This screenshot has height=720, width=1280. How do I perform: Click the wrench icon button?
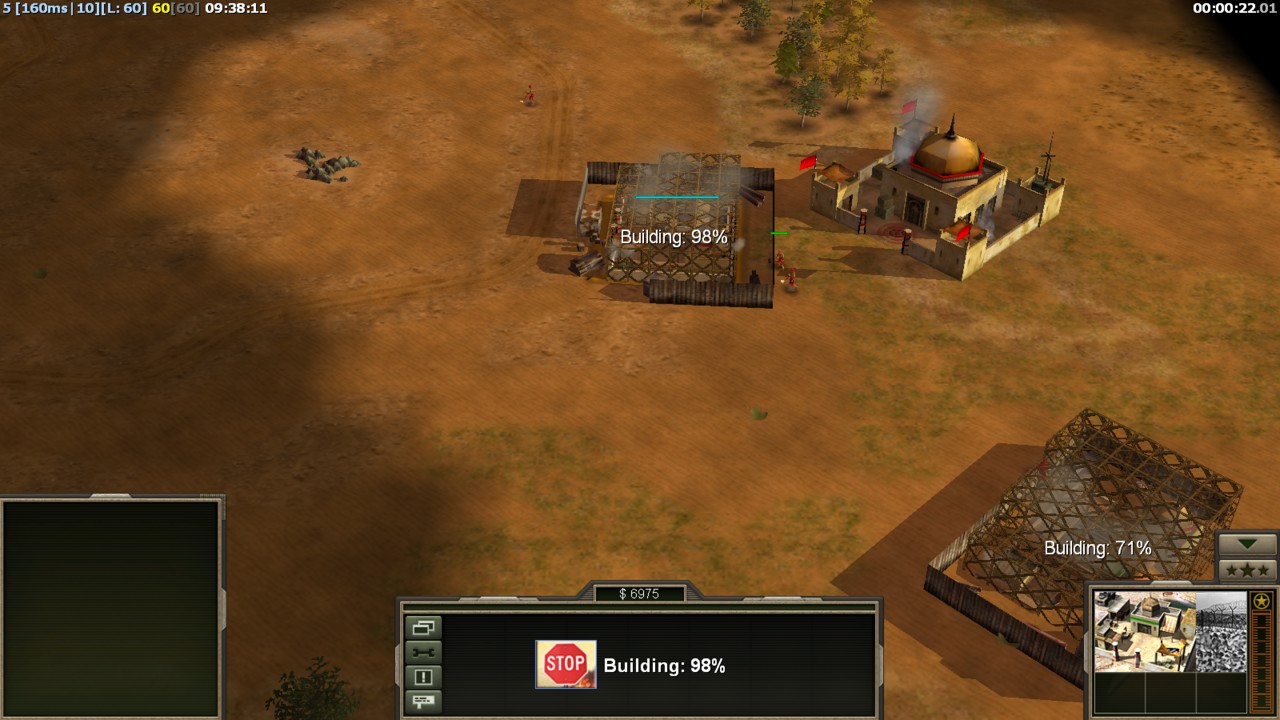point(424,652)
